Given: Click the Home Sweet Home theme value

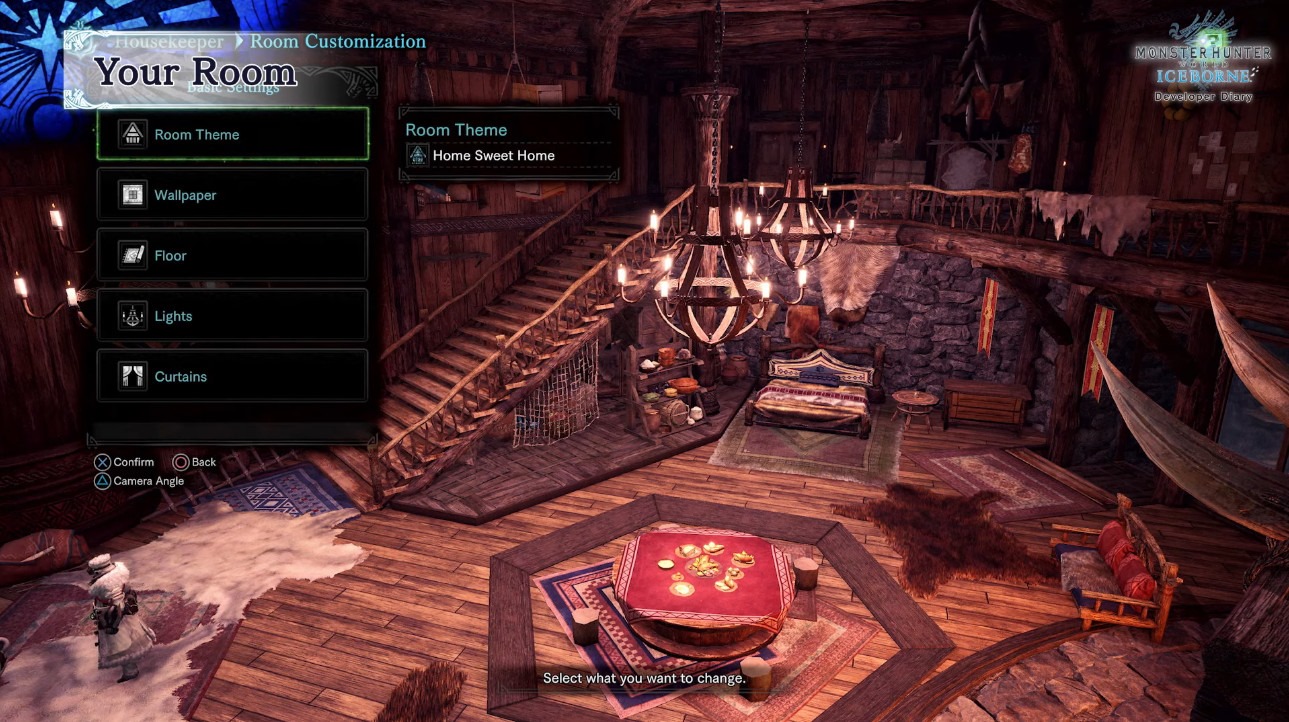Looking at the screenshot, I should click(x=493, y=156).
